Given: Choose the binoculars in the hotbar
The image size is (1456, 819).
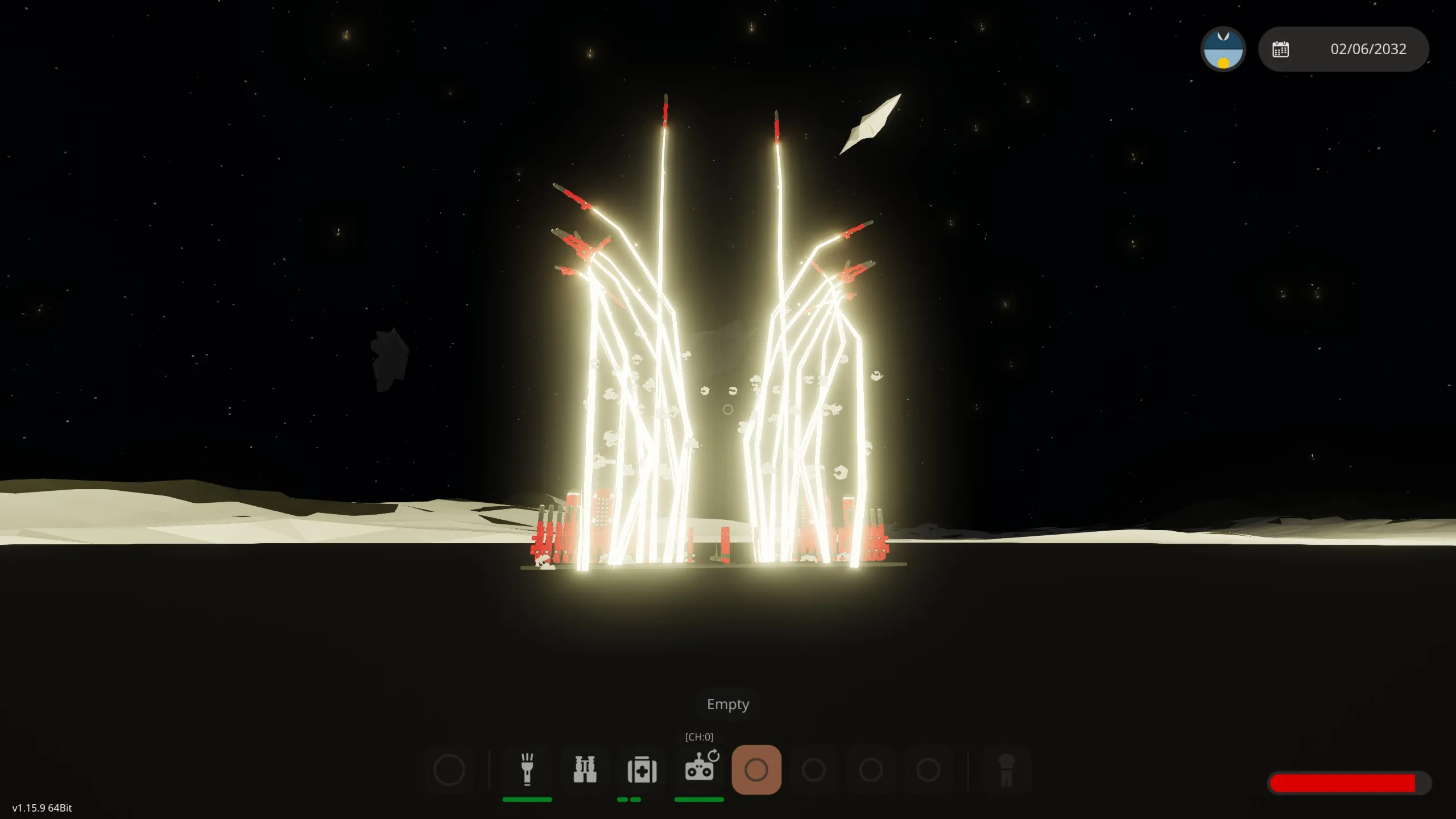Looking at the screenshot, I should (585, 770).
